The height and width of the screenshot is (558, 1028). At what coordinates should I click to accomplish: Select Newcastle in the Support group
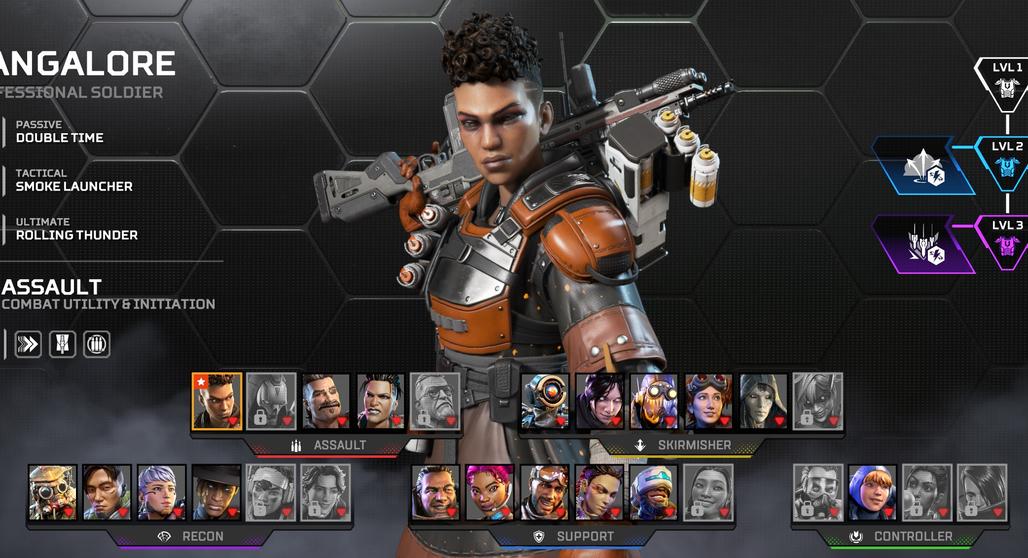coord(653,492)
